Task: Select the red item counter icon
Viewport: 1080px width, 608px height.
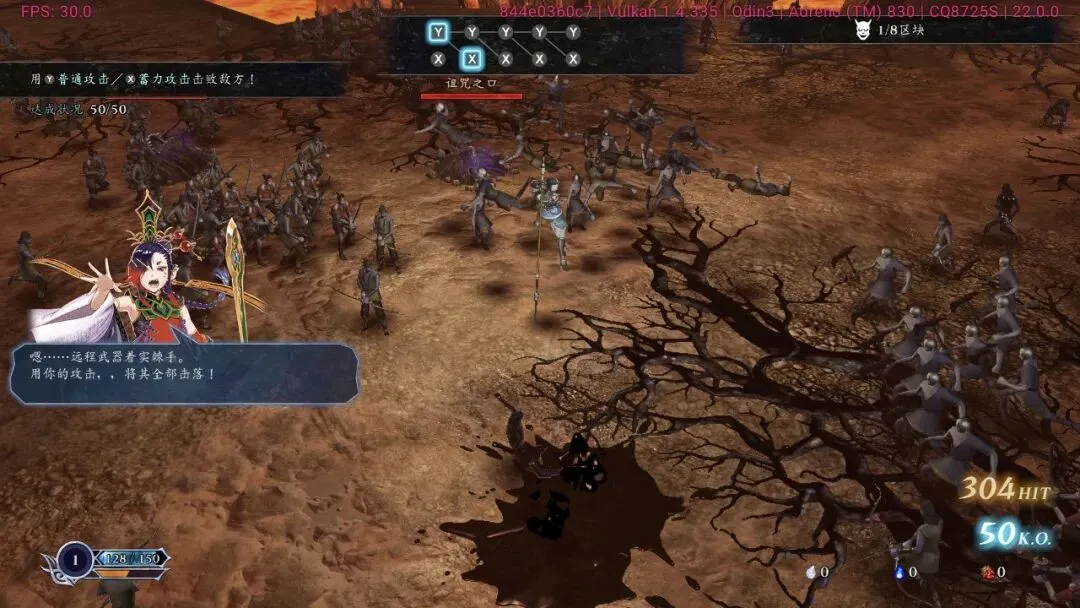Action: pos(987,572)
